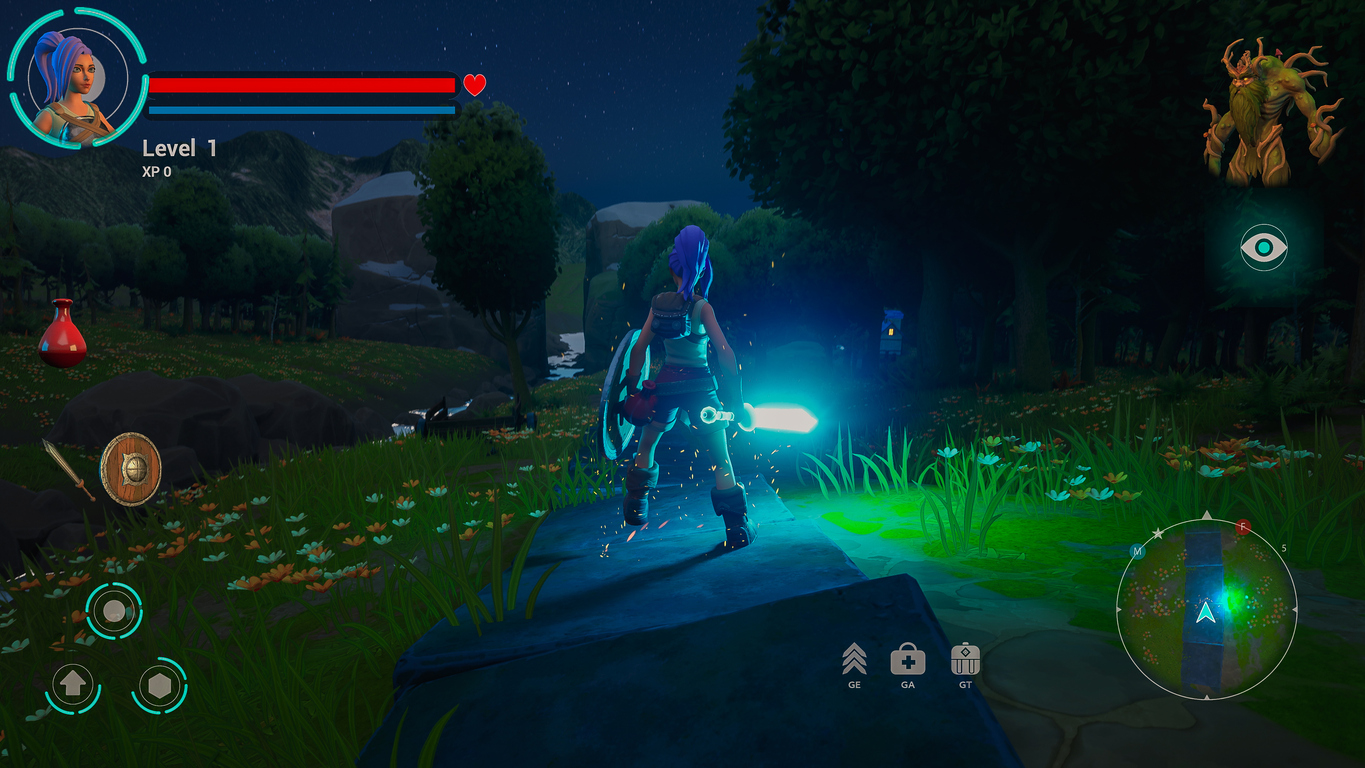The width and height of the screenshot is (1365, 768).
Task: Equip the round wooden shield
Action: tap(130, 468)
